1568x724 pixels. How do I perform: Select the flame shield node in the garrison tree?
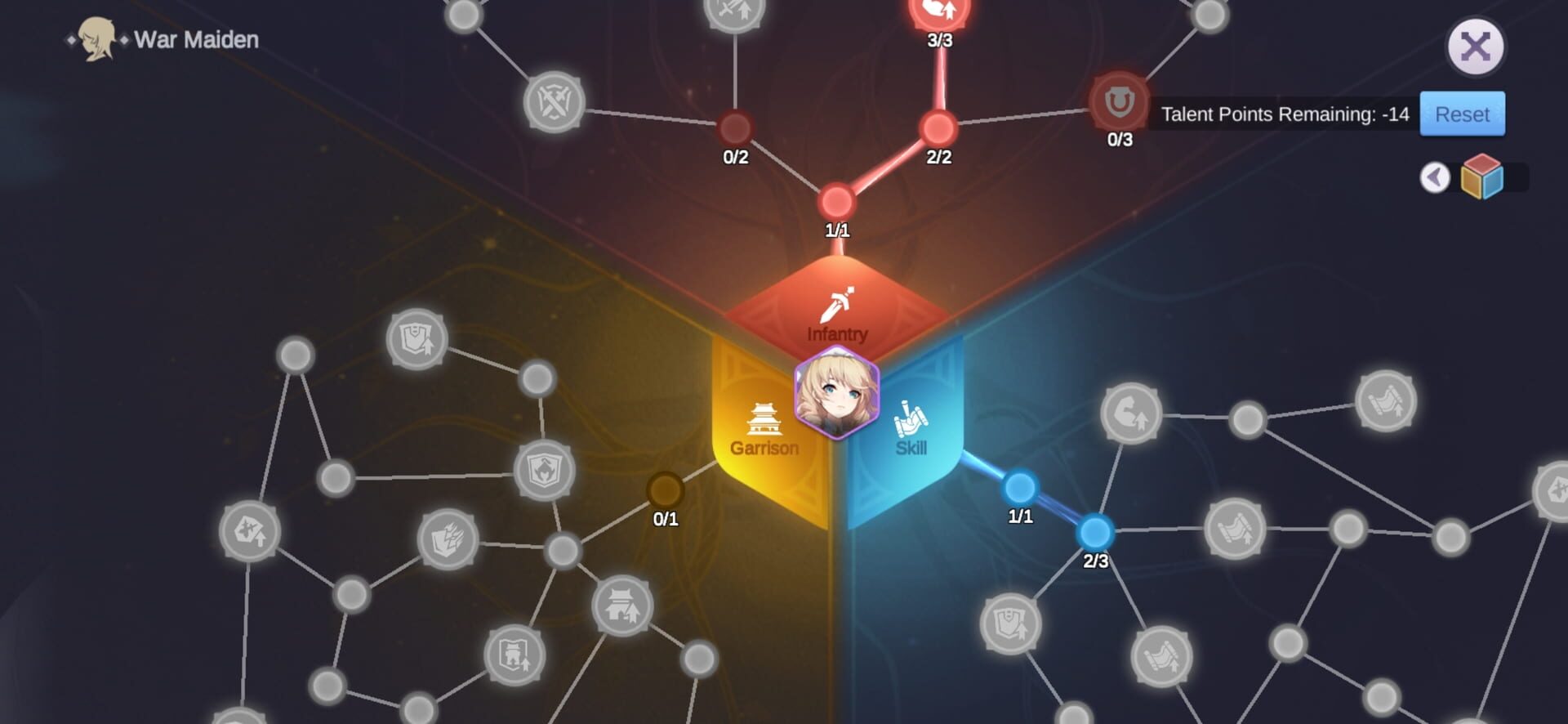[x=545, y=469]
